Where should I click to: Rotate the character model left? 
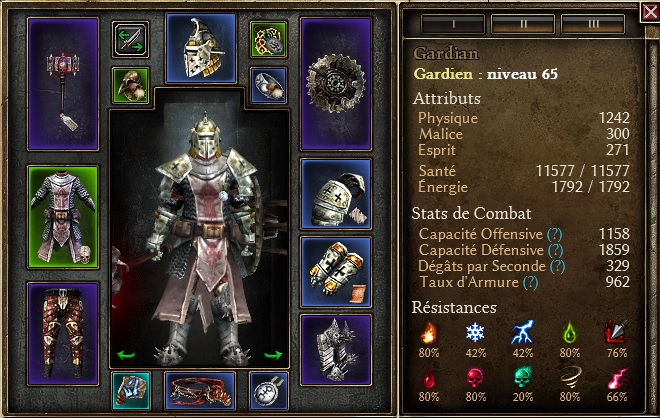pos(126,353)
